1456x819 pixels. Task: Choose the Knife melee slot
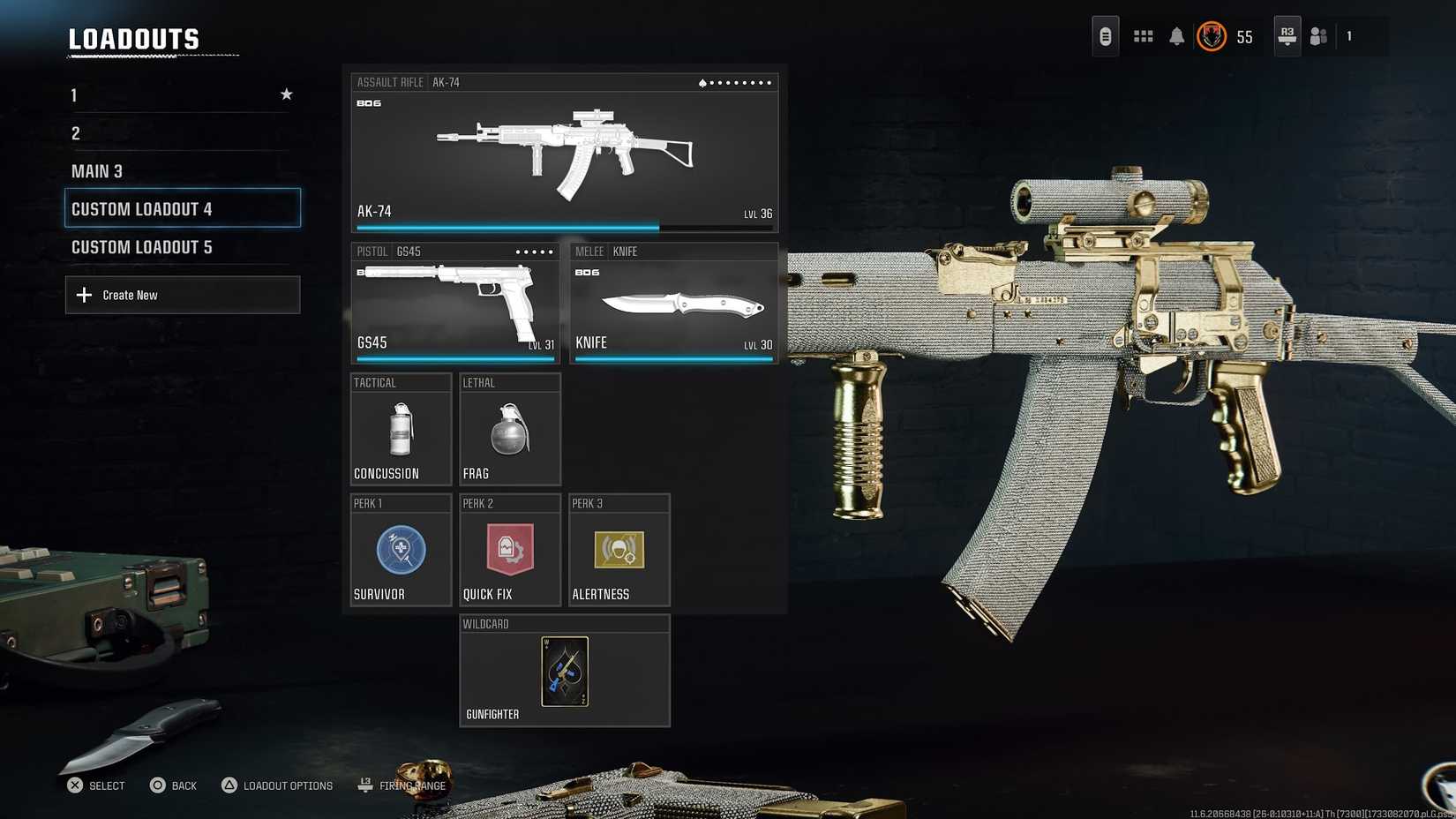tap(673, 304)
